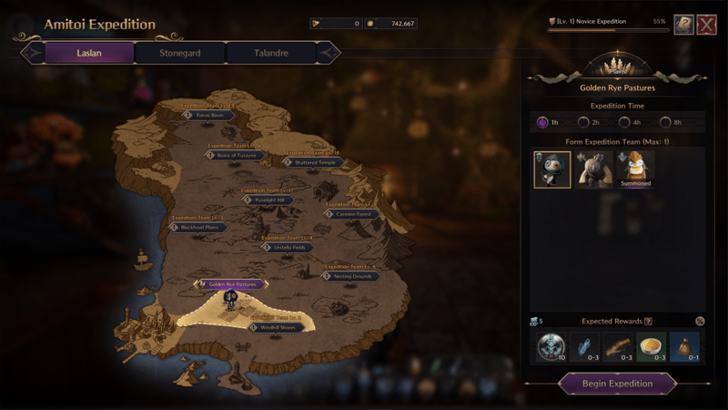This screenshot has width=728, height=410.
Task: Close the Amitoi Expedition window
Action: point(706,25)
